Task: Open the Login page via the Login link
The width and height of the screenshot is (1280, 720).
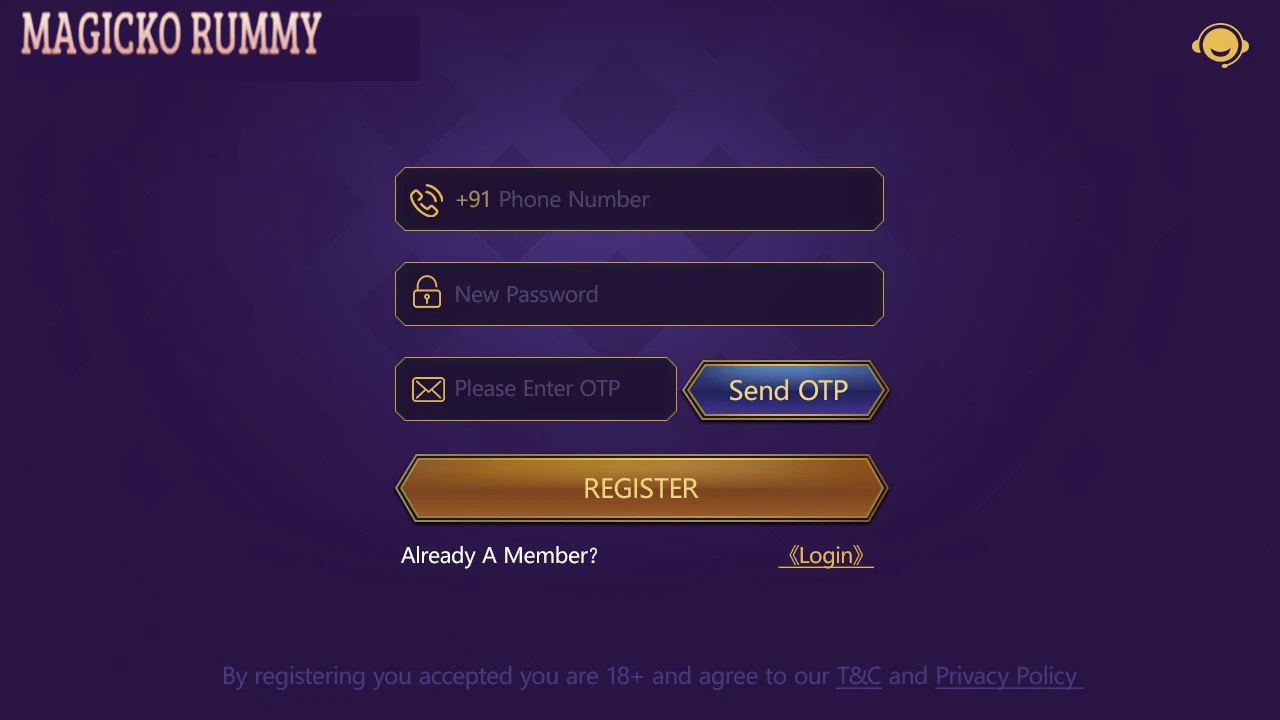Action: click(x=826, y=555)
